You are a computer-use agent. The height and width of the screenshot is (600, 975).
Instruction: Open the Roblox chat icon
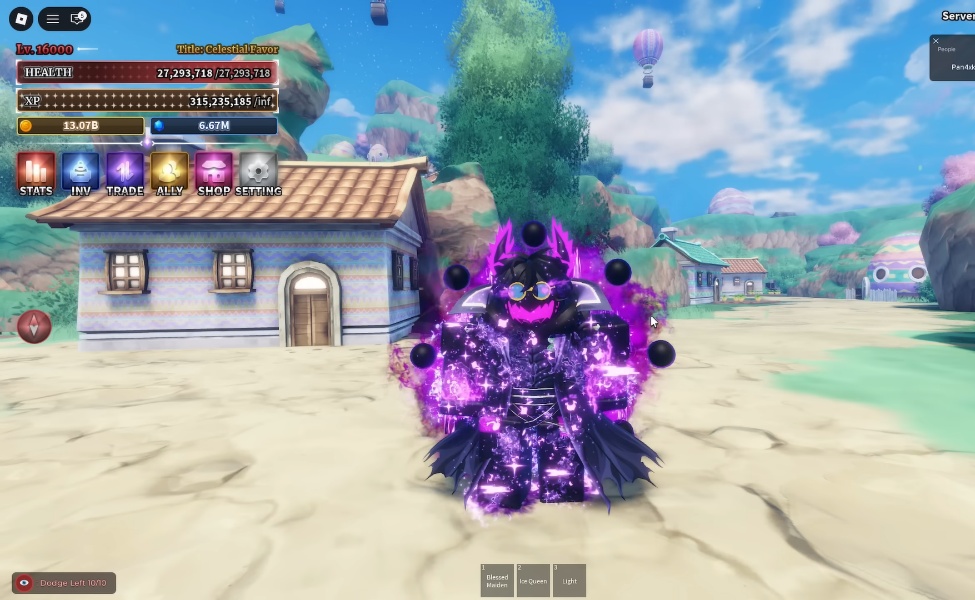(77, 19)
